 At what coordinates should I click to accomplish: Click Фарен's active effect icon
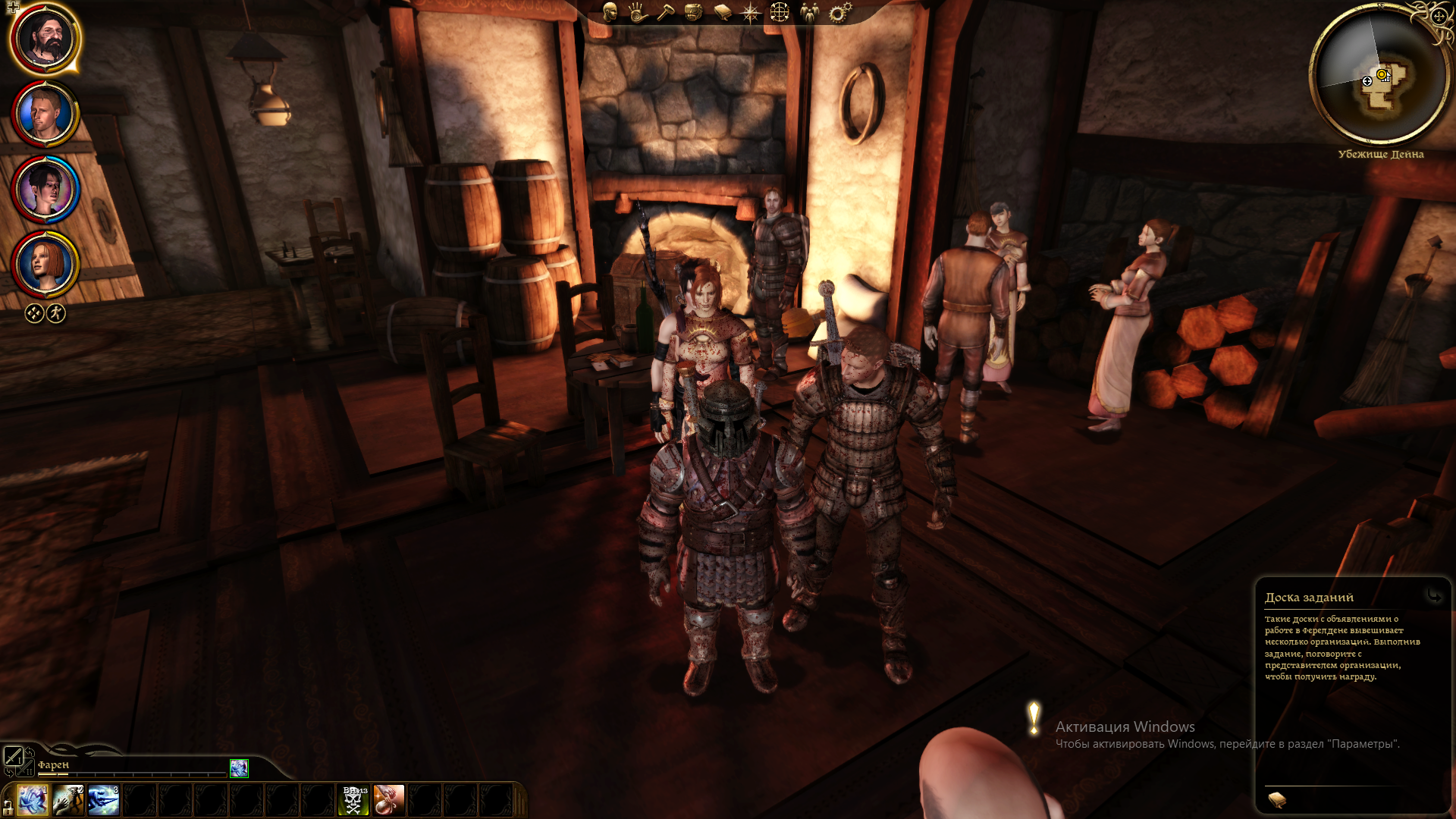pos(239,770)
